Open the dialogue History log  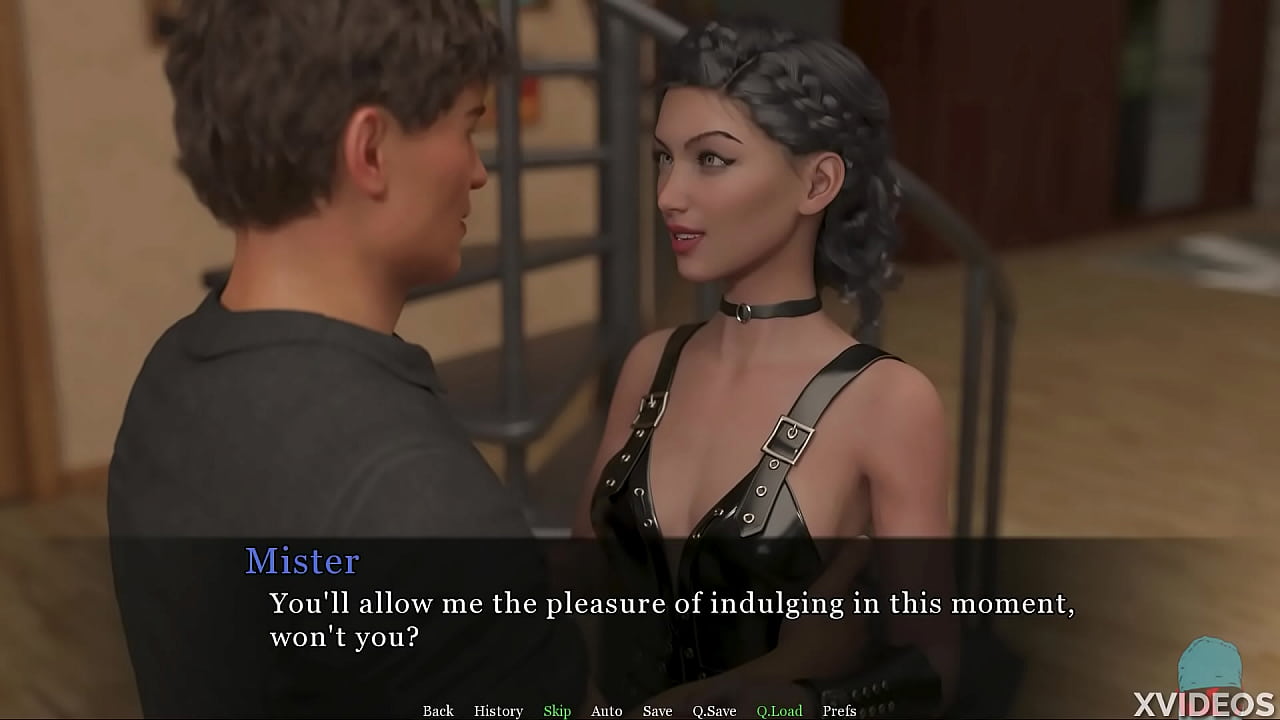(497, 710)
